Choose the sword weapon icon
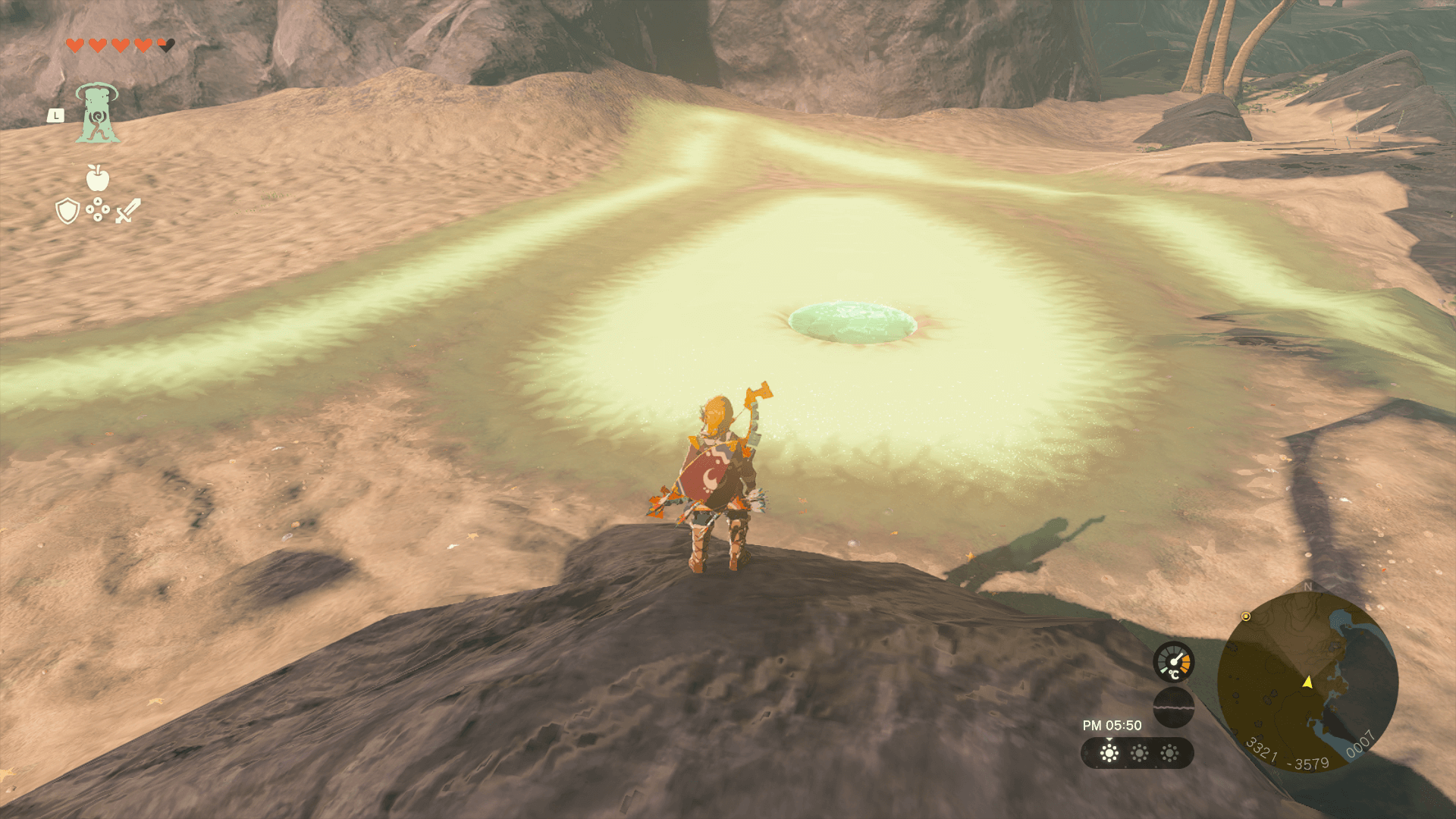 (128, 211)
